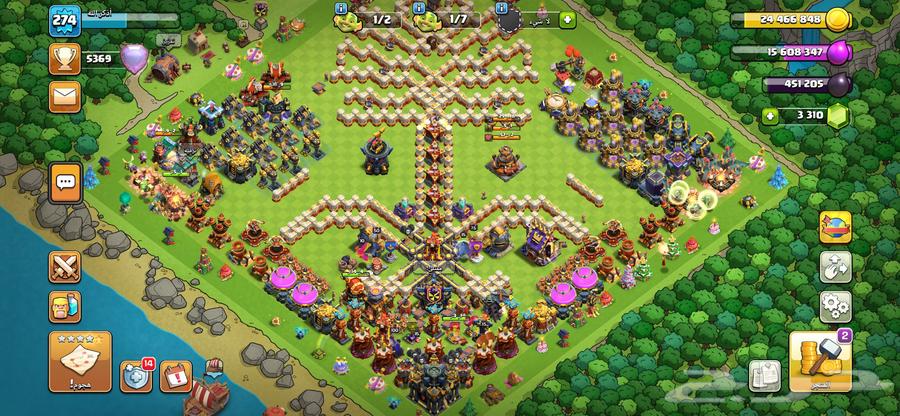900x416 pixels.
Task: Open the mail inbox envelope
Action: click(x=66, y=96)
